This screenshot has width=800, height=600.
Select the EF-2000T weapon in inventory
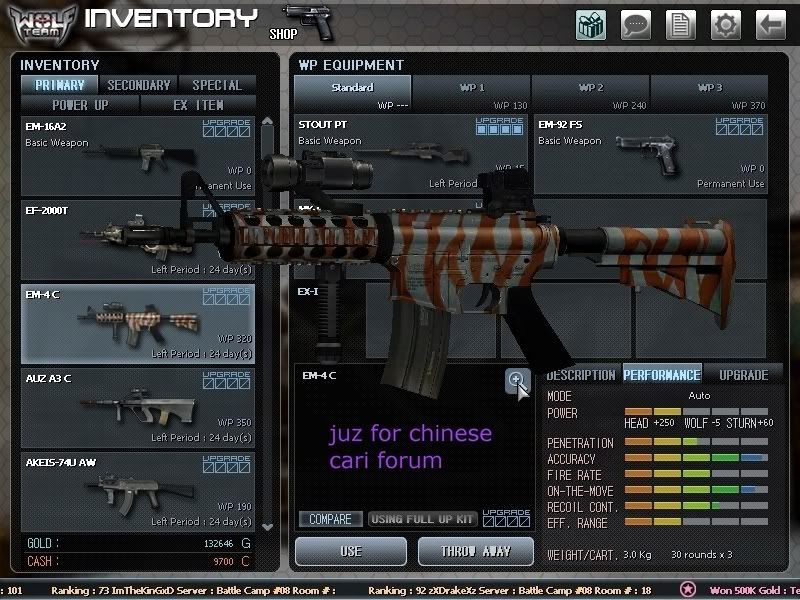pos(138,240)
